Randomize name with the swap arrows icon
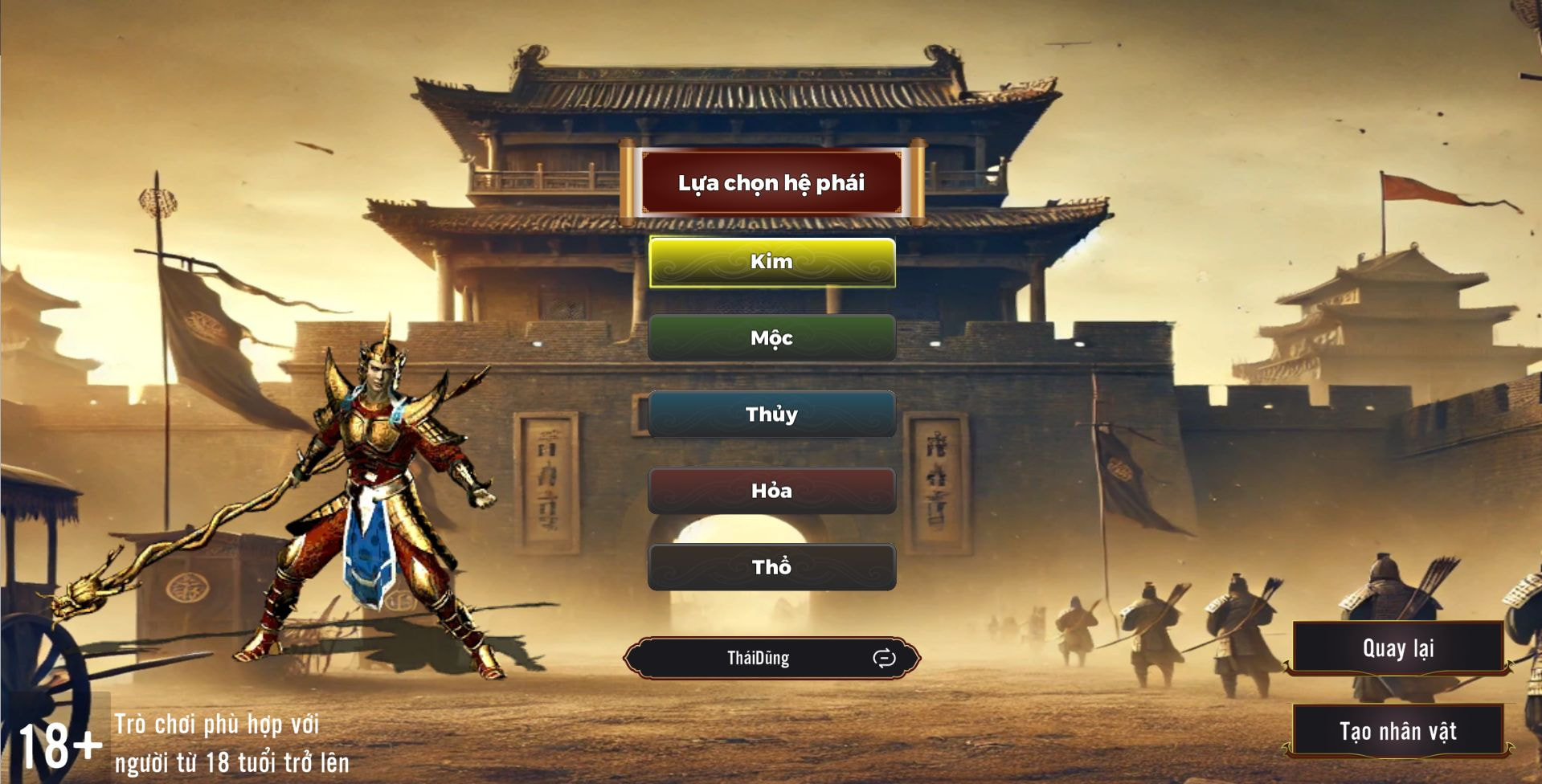1542x784 pixels. [884, 659]
